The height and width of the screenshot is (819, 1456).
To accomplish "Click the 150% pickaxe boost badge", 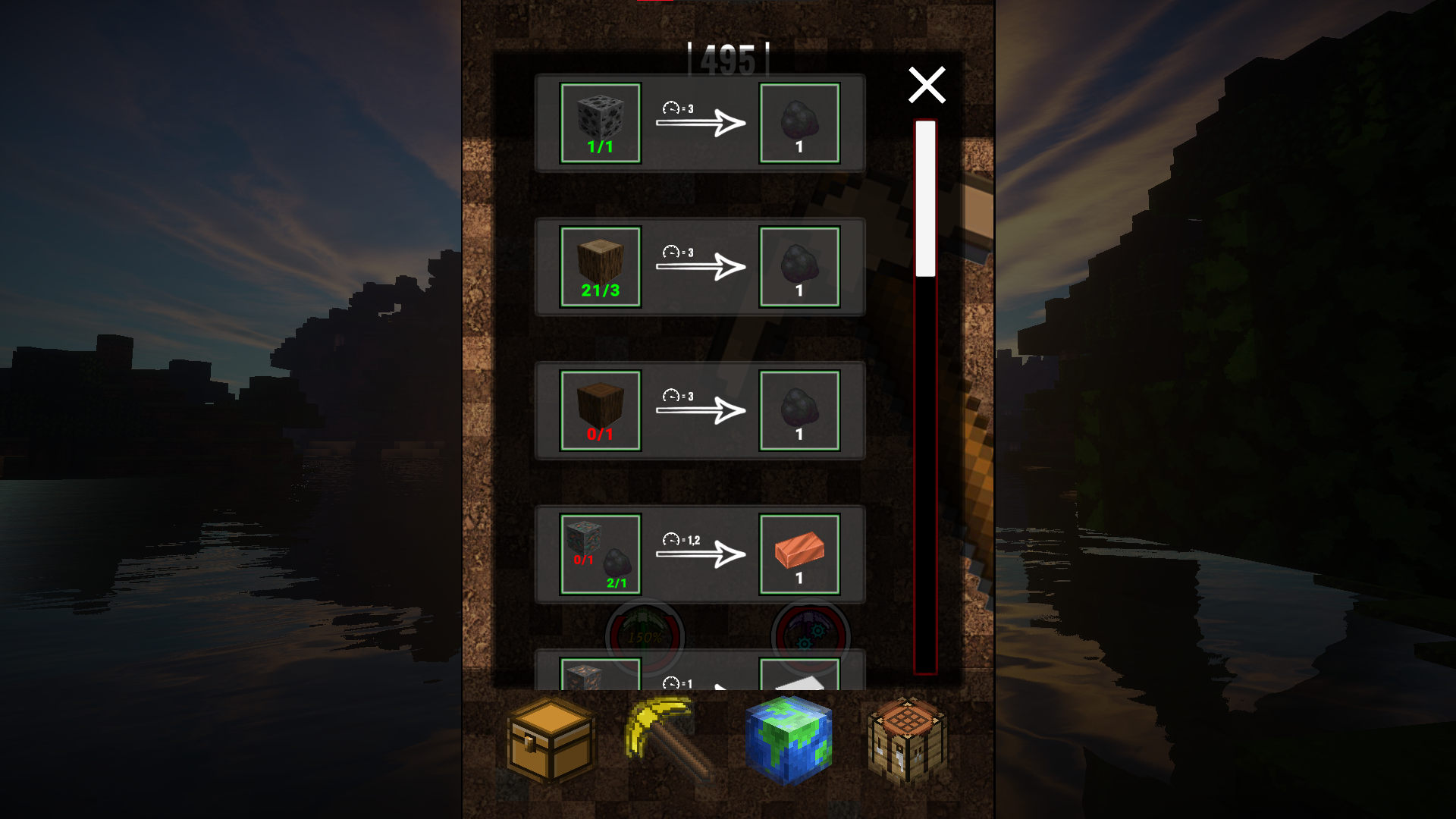I will tap(645, 637).
